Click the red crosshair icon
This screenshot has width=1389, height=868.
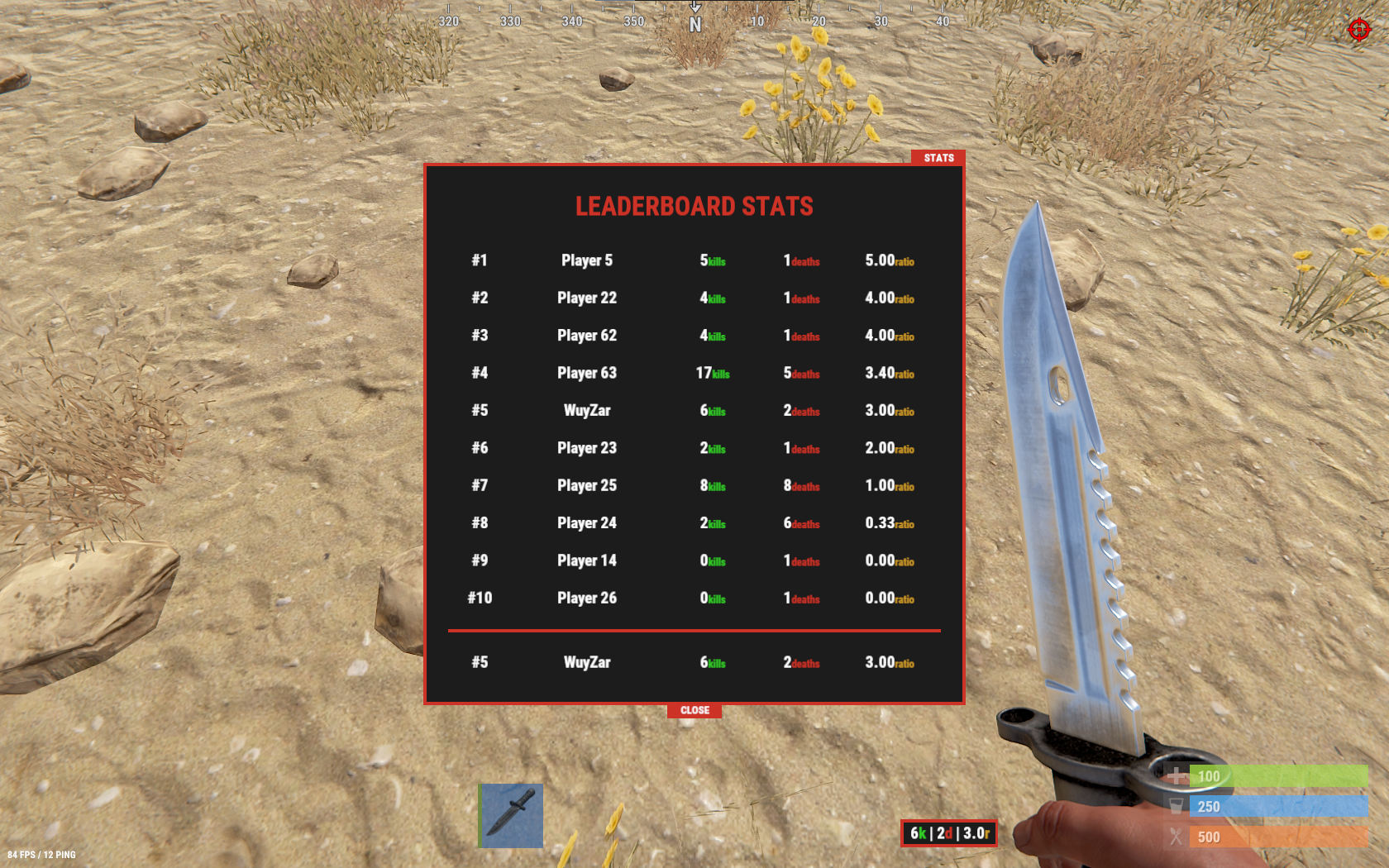coord(1359,30)
